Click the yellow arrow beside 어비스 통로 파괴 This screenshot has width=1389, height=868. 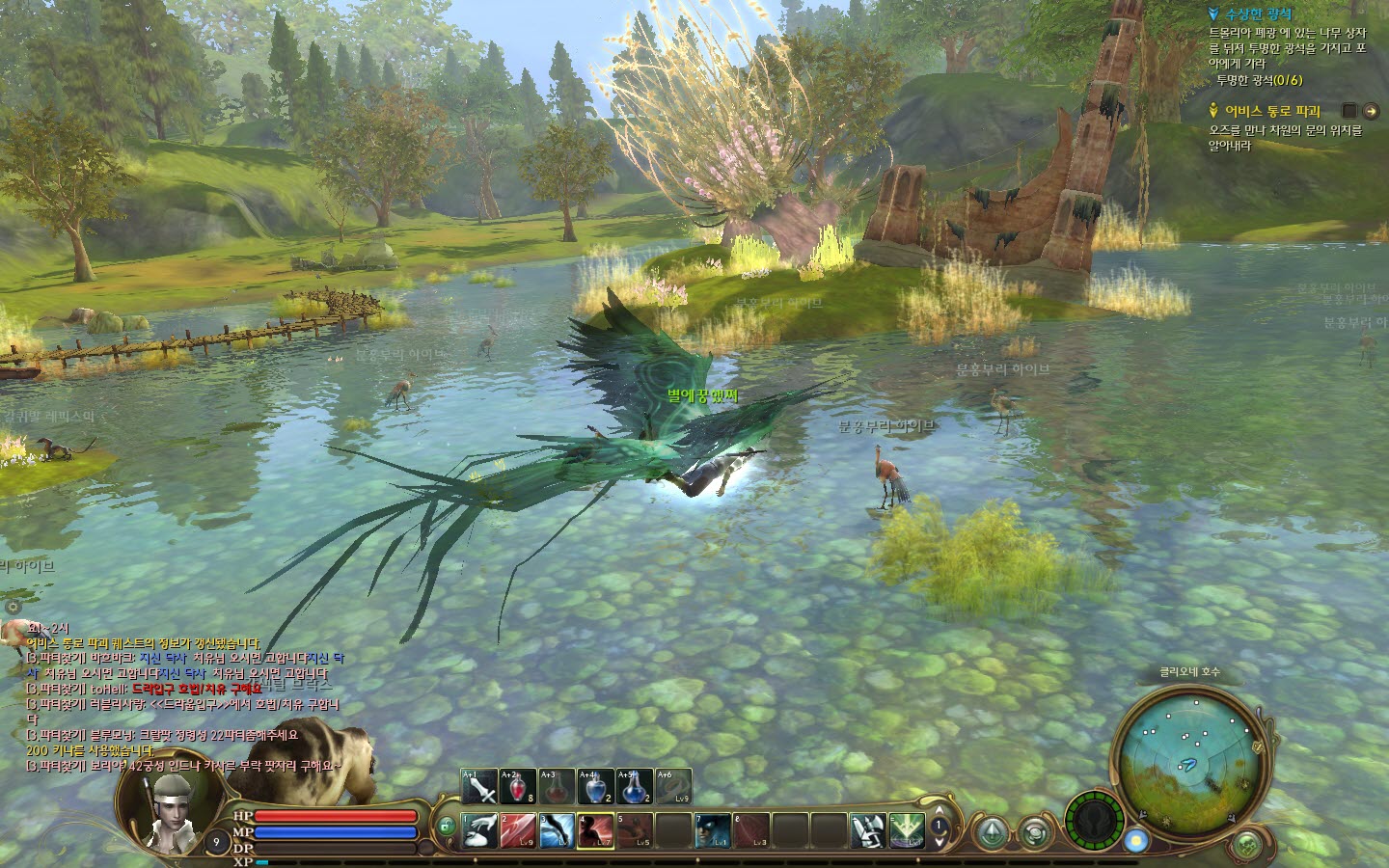[x=1370, y=111]
